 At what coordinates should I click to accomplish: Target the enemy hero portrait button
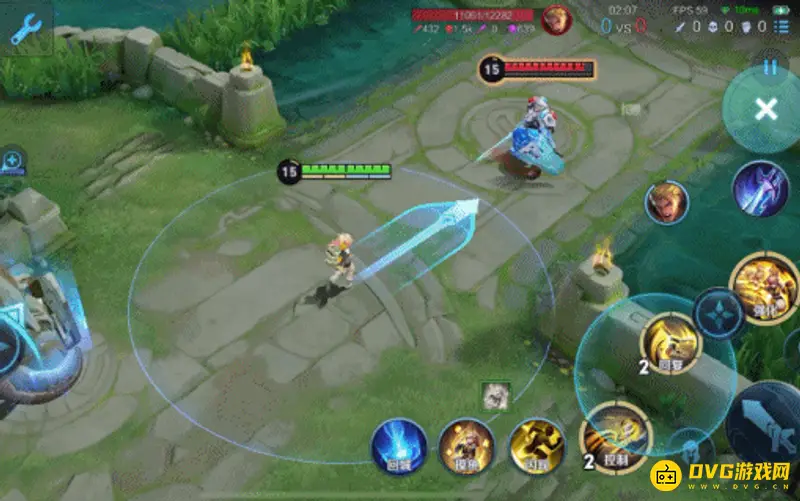666,203
